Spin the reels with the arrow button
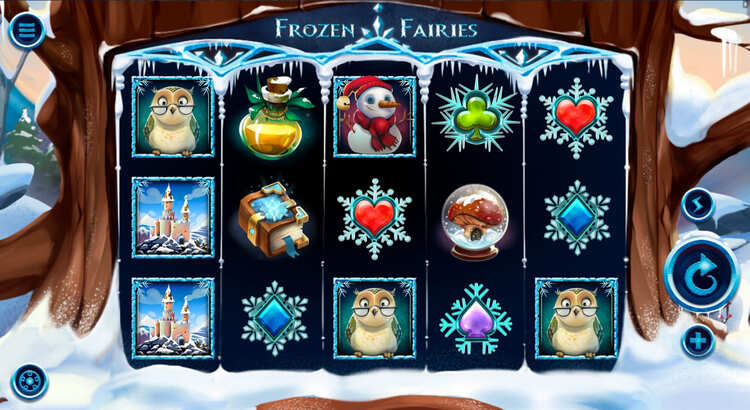Screen dimensions: 750x410 (x=700, y=274)
